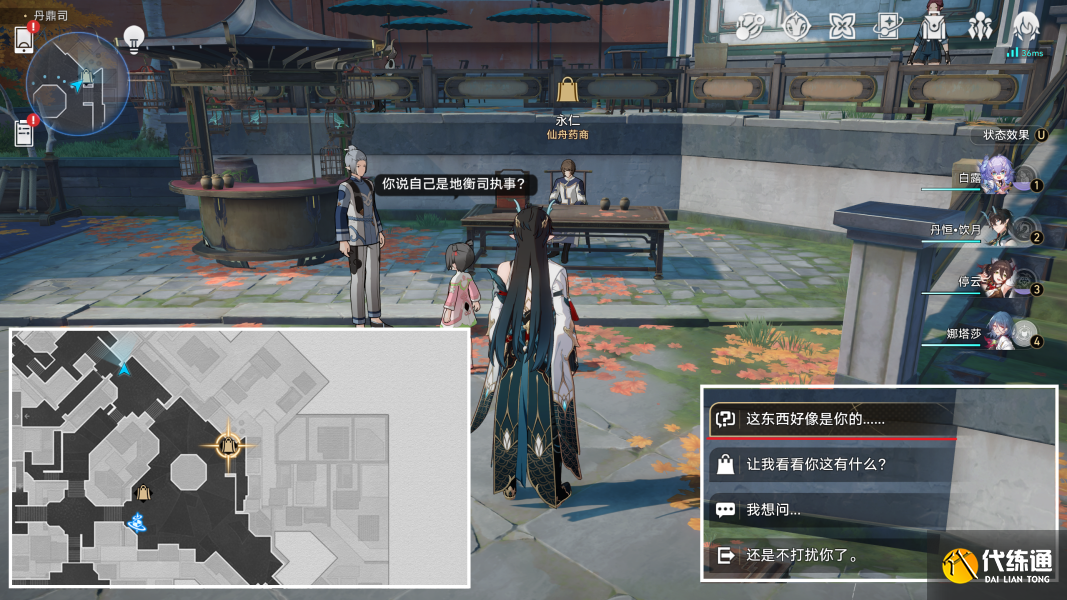Open the four-petal flower icon

point(842,27)
